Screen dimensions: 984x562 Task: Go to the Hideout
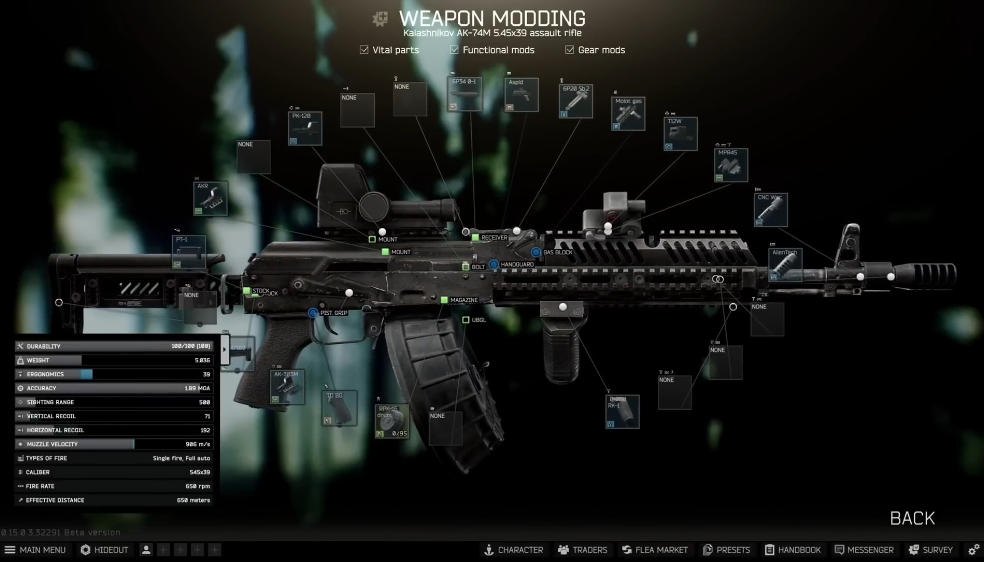[x=104, y=550]
